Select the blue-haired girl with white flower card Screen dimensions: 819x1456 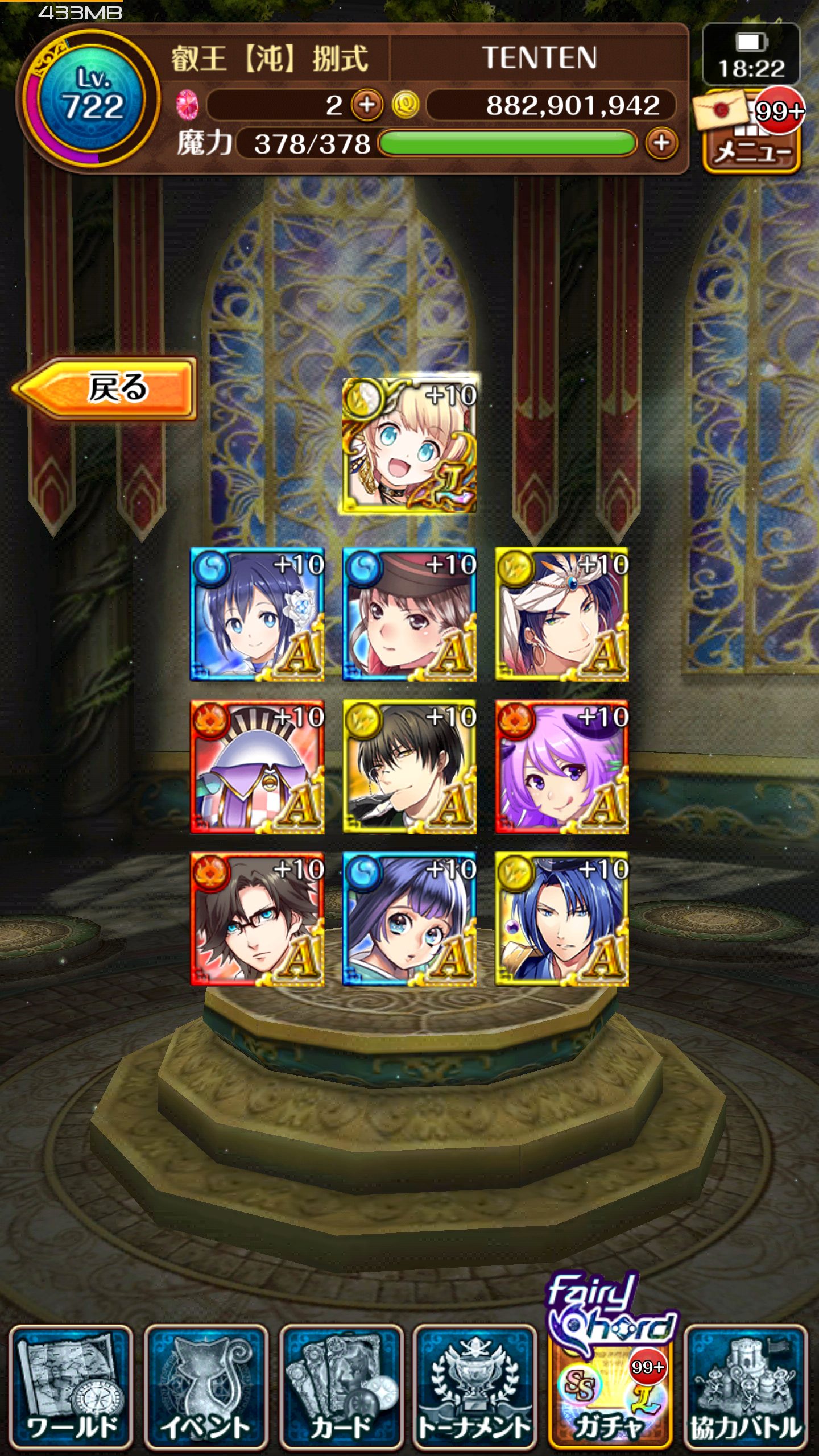tap(257, 614)
